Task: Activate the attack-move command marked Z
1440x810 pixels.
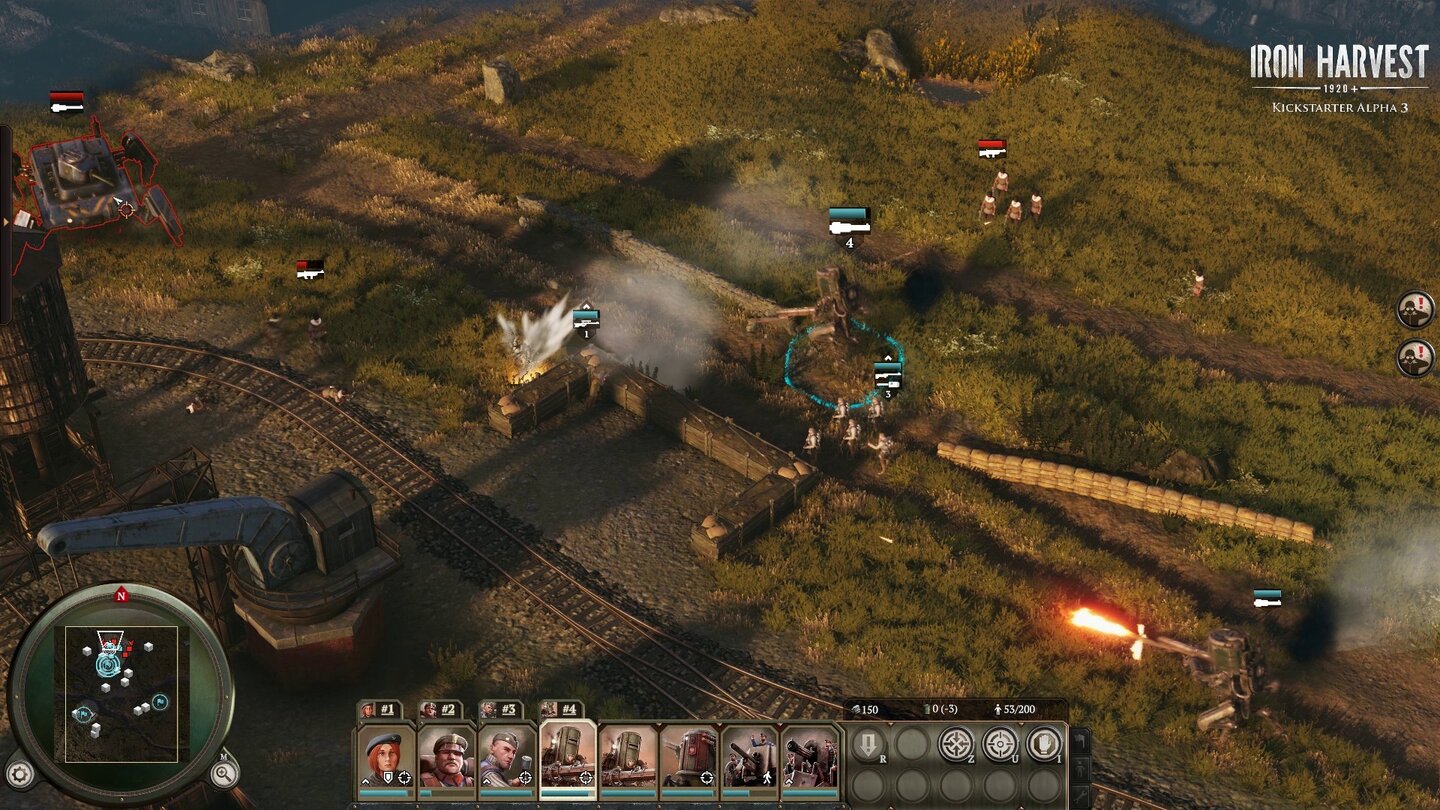Action: coord(955,745)
